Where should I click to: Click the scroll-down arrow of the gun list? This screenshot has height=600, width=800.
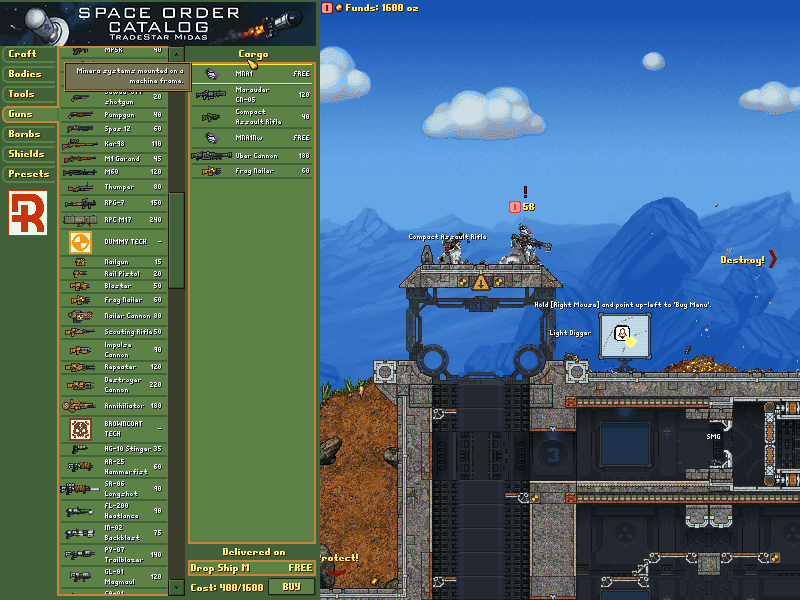coord(177,586)
